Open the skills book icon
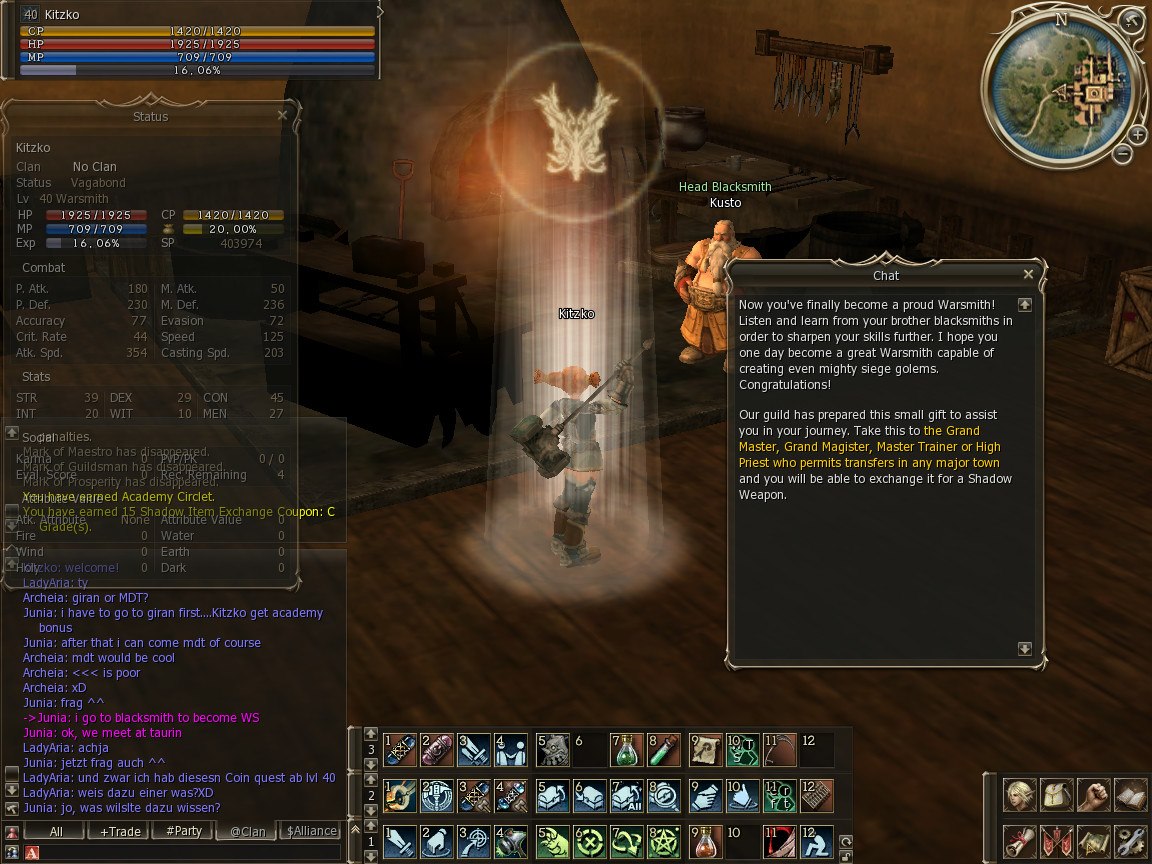This screenshot has height=864, width=1152. (x=1130, y=796)
